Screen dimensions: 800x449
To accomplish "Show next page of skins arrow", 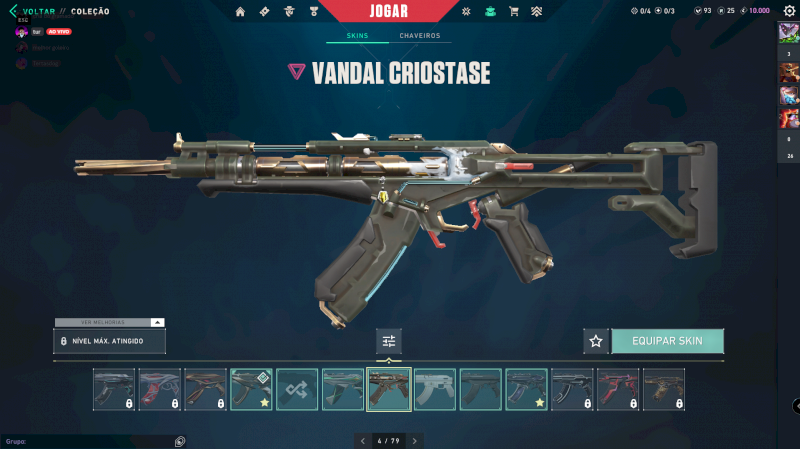I will (415, 440).
